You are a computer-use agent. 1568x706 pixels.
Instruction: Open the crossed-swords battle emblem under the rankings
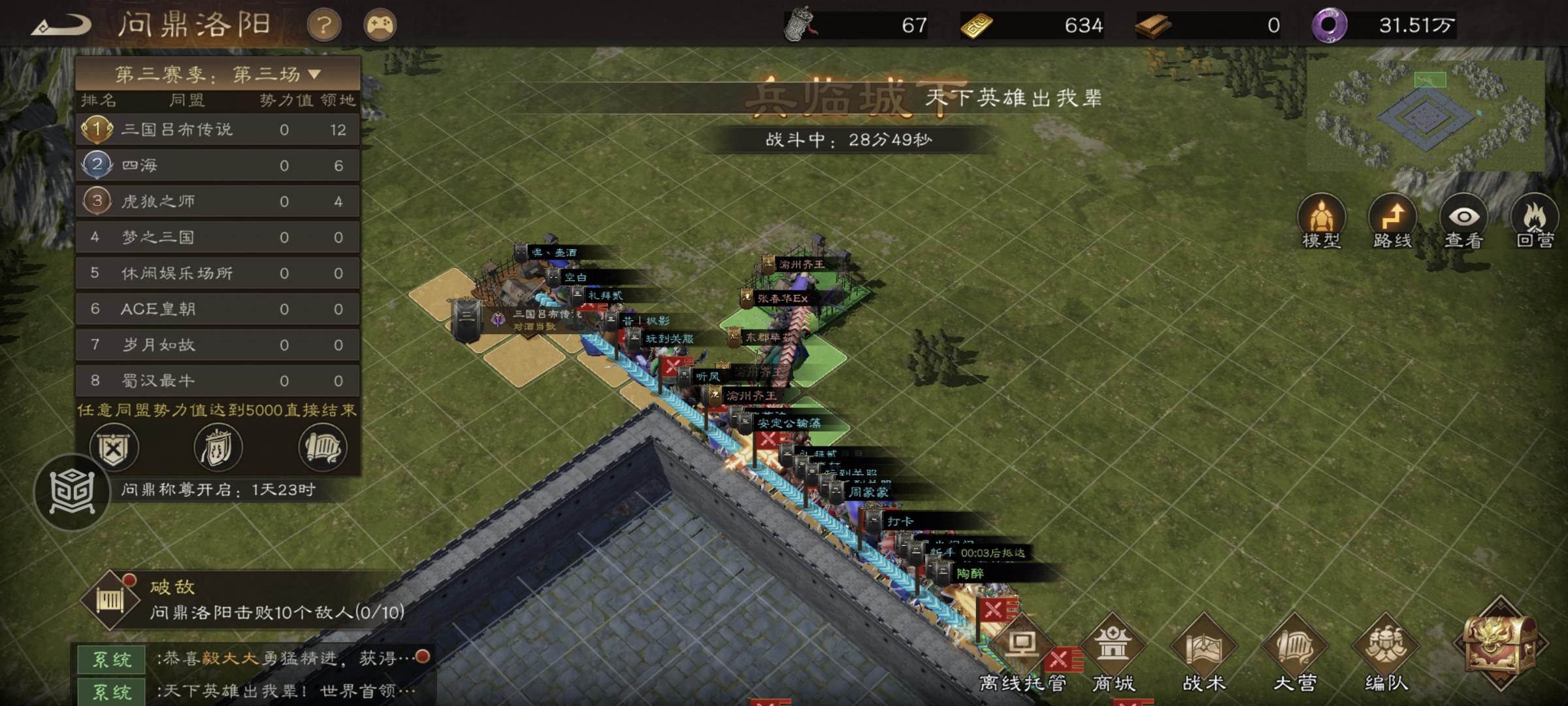click(113, 447)
